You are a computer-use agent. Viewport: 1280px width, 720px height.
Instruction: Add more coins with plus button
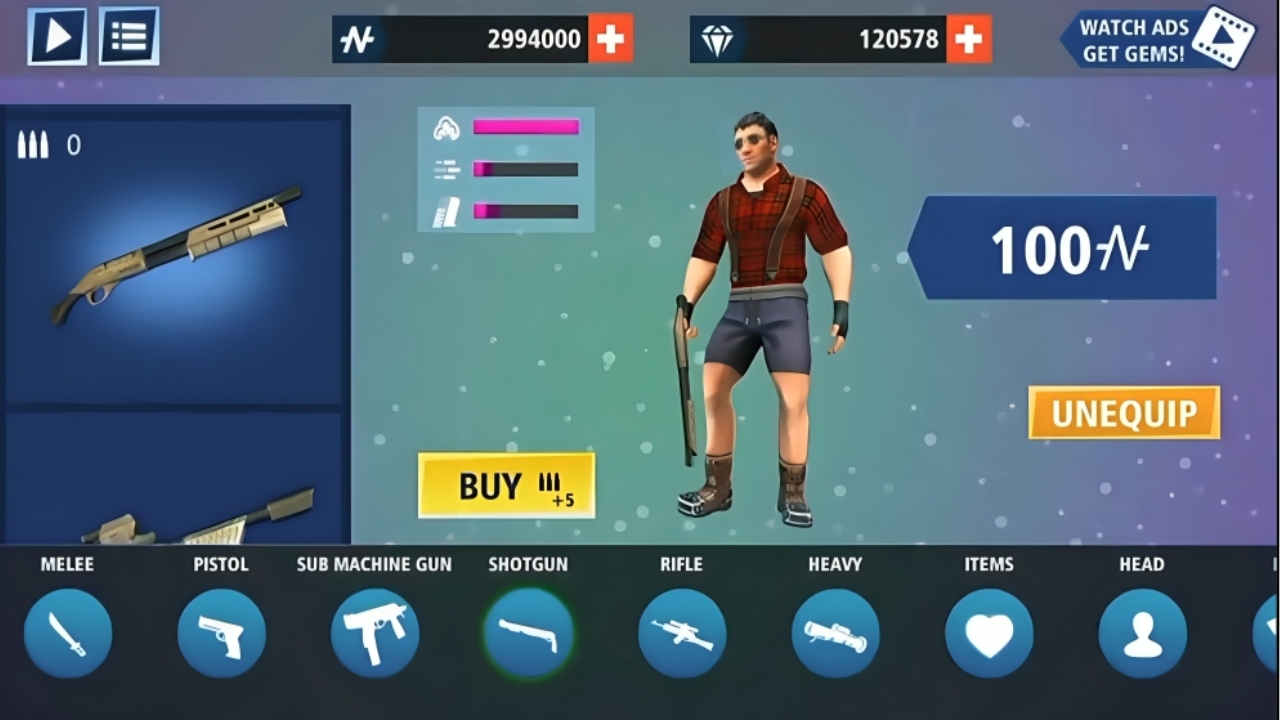[610, 39]
